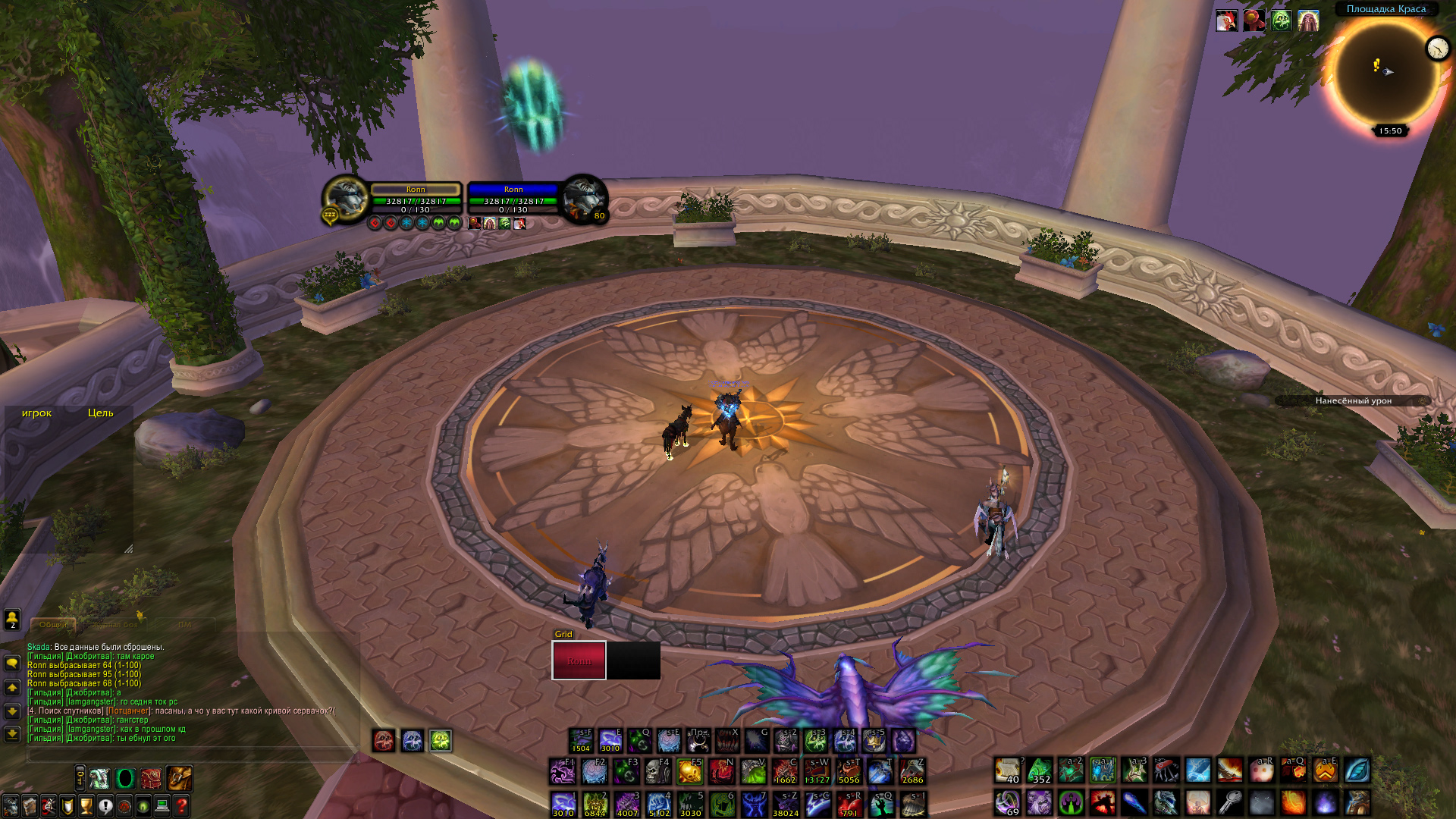This screenshot has width=1456, height=819.
Task: Switch to the Общий chat tab
Action: 53,625
